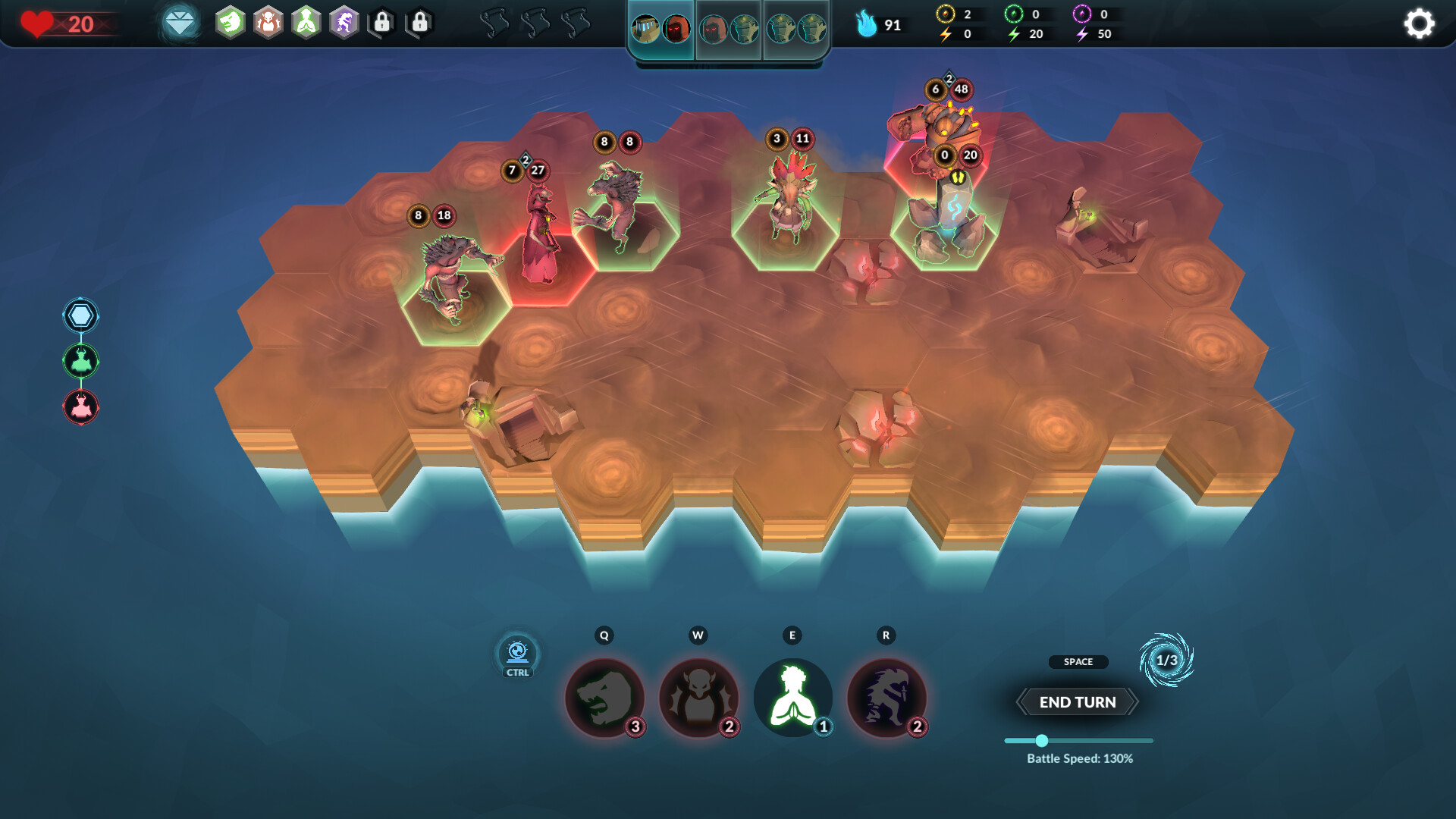Open the settings gear menu
The height and width of the screenshot is (819, 1456).
(x=1419, y=24)
